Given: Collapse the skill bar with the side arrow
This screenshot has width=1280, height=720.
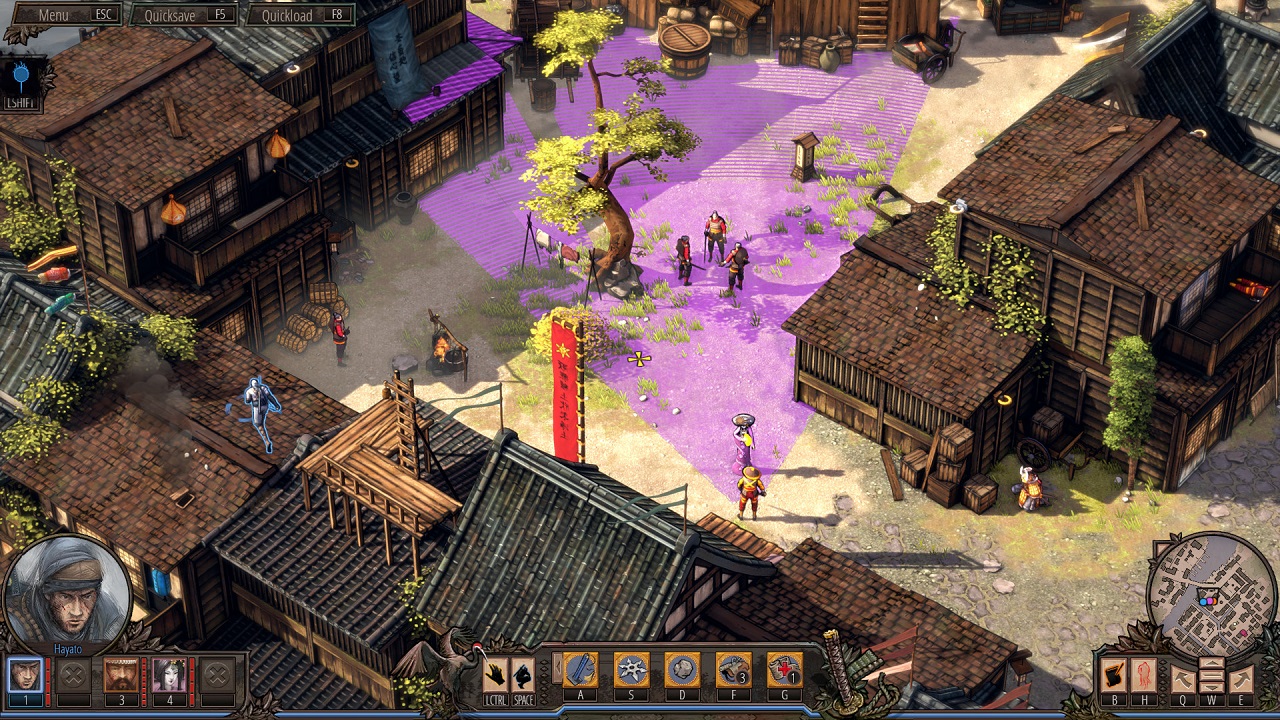Looking at the screenshot, I should (x=557, y=668).
